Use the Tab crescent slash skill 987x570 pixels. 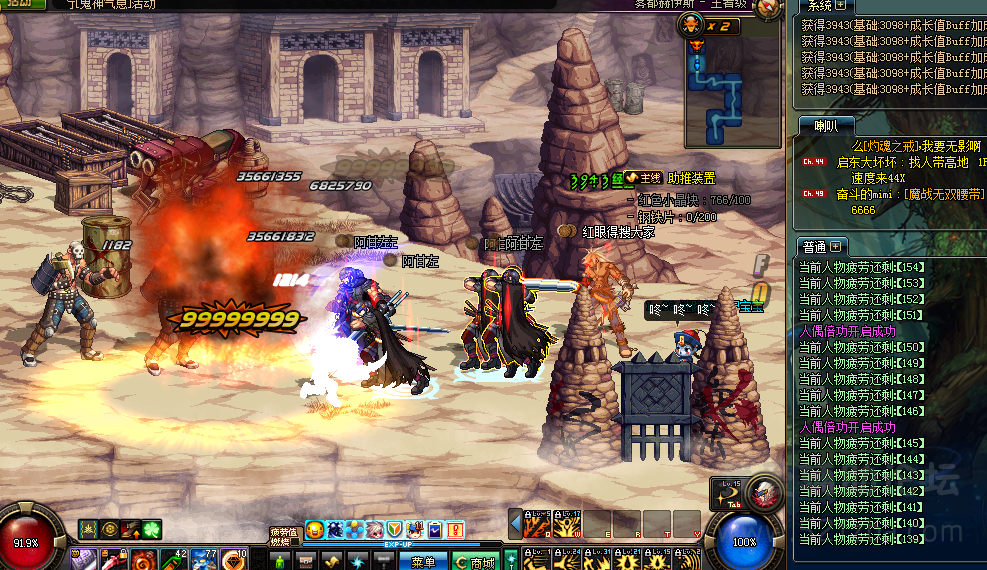point(727,496)
